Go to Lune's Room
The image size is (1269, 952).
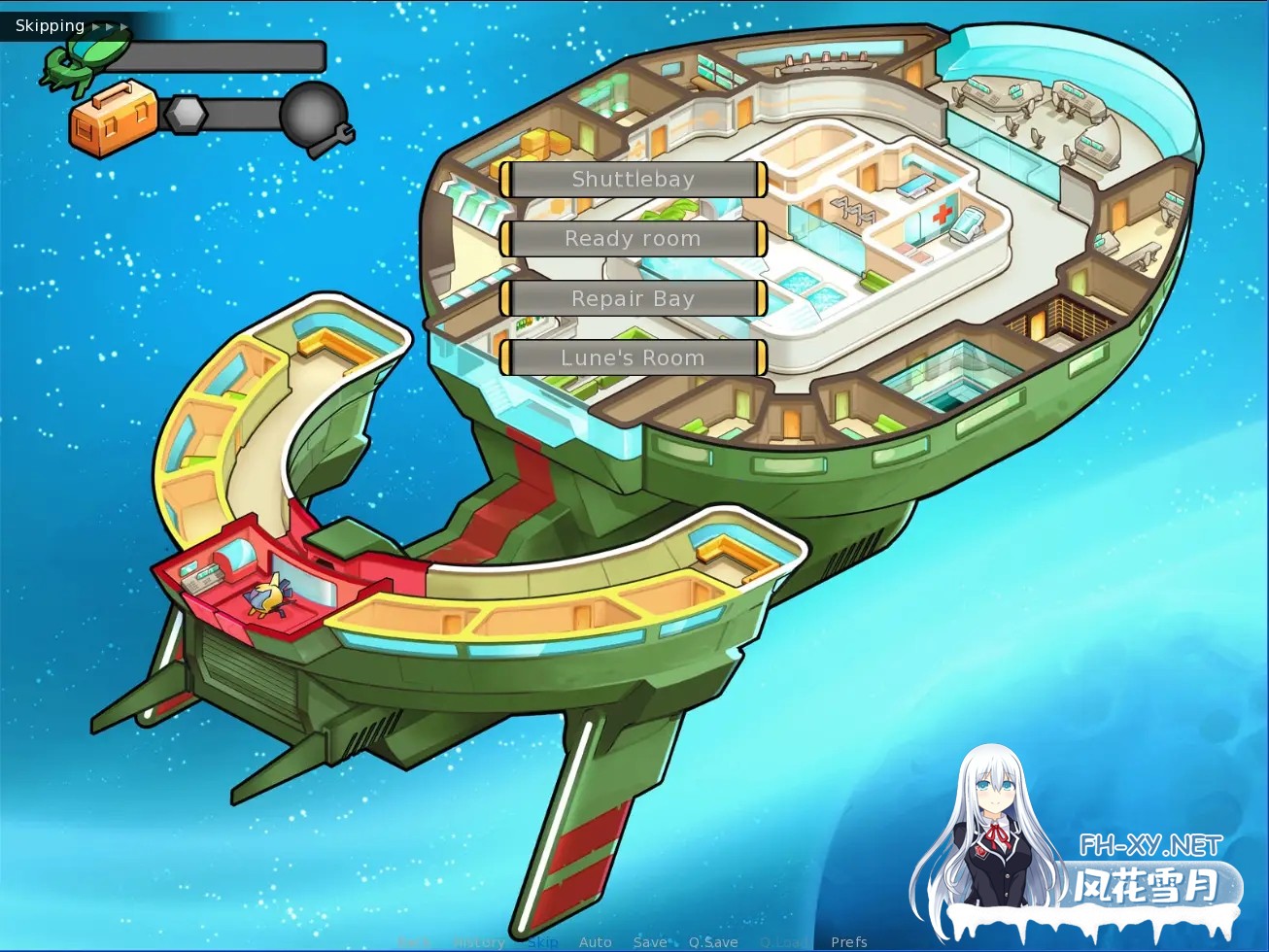click(x=633, y=357)
